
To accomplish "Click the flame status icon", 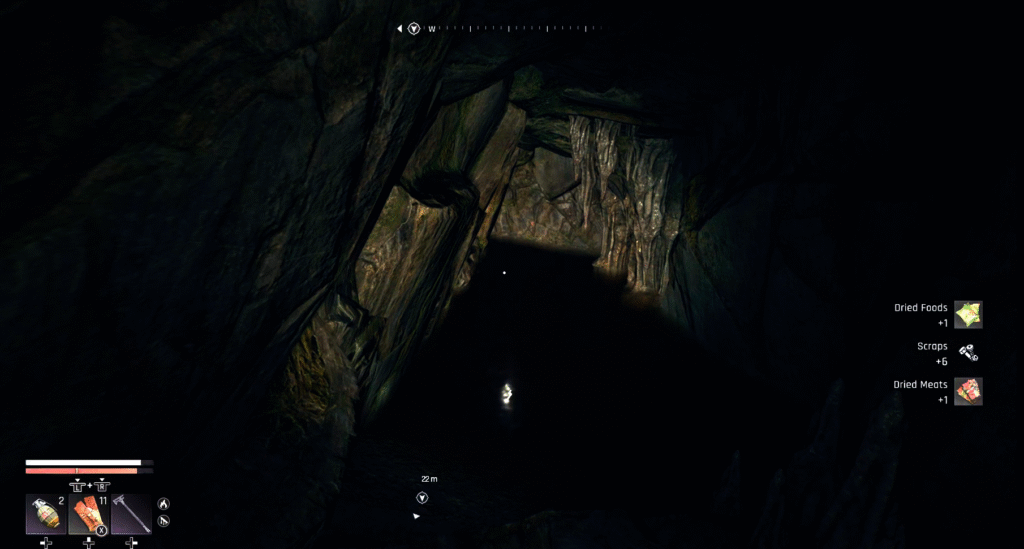I will (164, 504).
